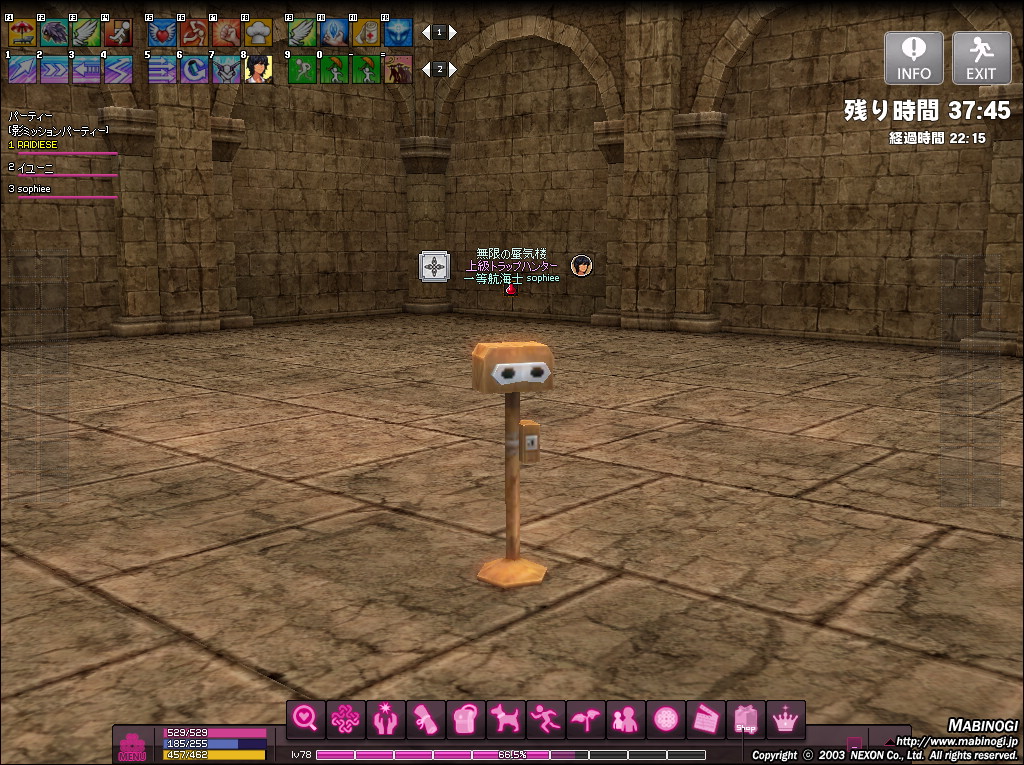The width and height of the screenshot is (1024, 765).
Task: Select party member RAIDIESE
Action: pos(38,145)
